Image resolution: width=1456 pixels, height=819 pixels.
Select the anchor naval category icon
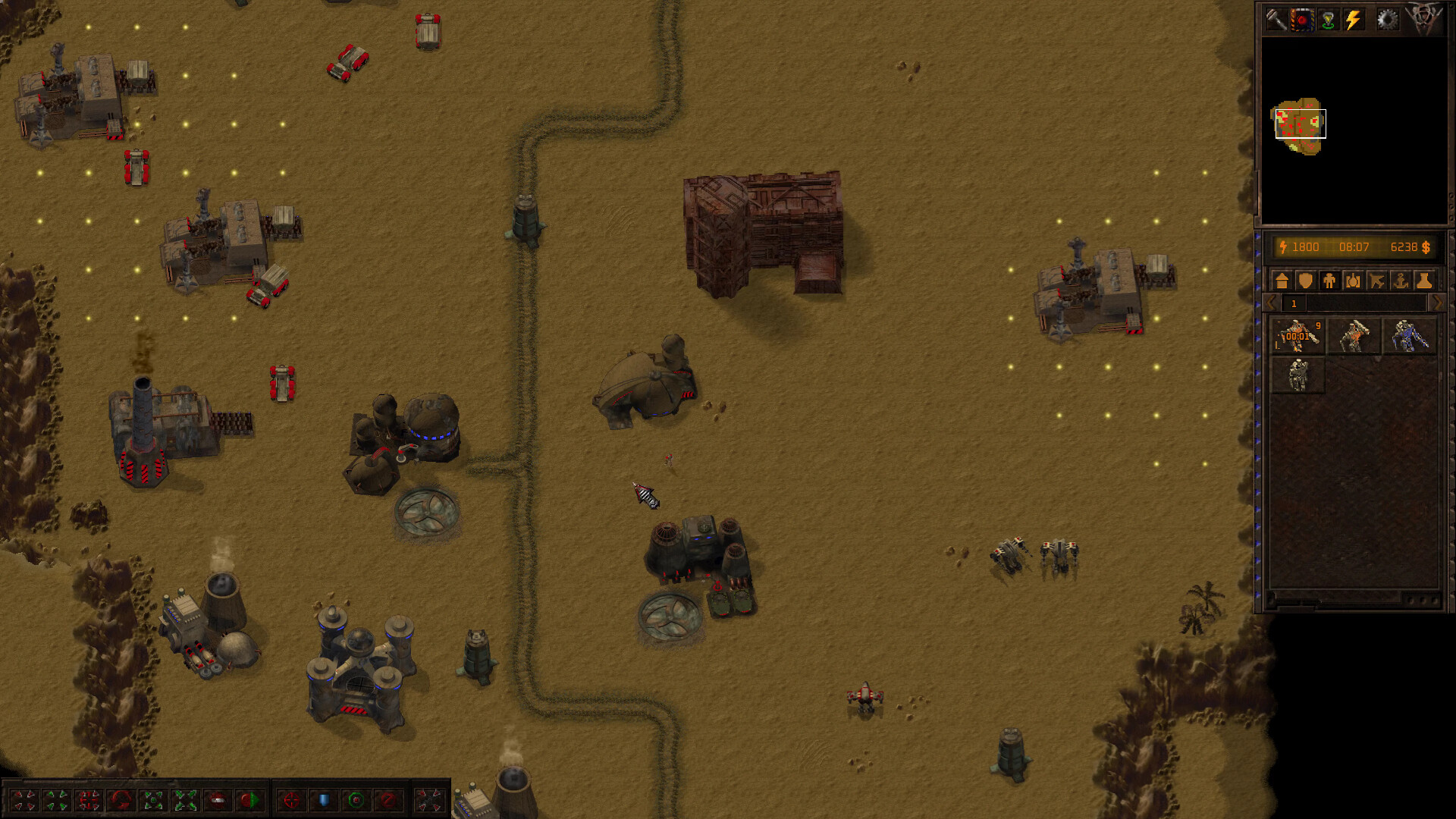click(x=1399, y=280)
